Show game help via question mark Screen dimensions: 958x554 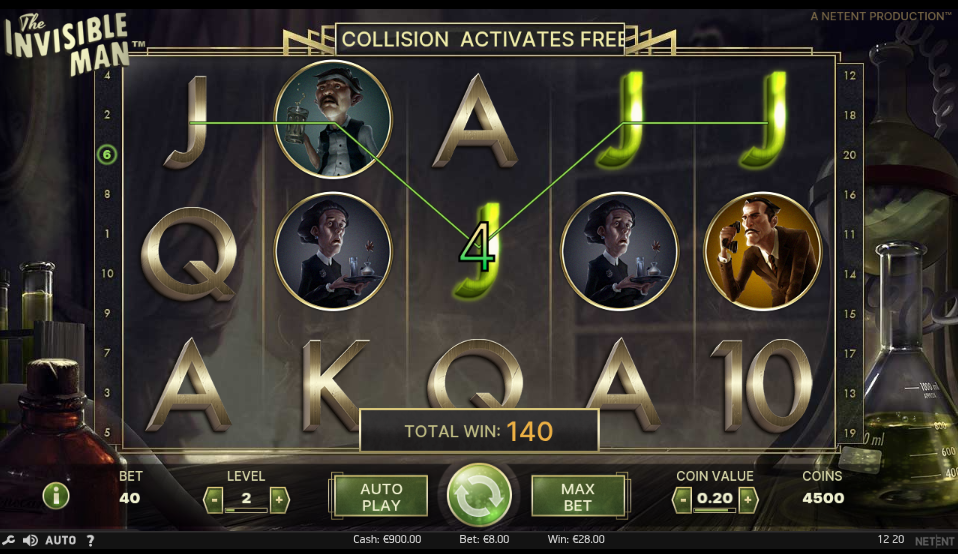point(90,541)
